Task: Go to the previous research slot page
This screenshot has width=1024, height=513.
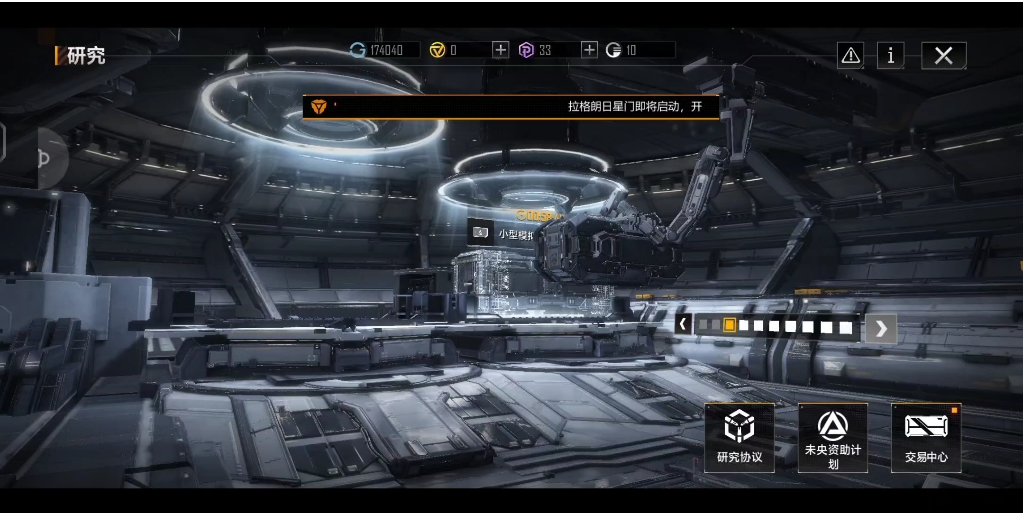Action: pyautogui.click(x=684, y=324)
